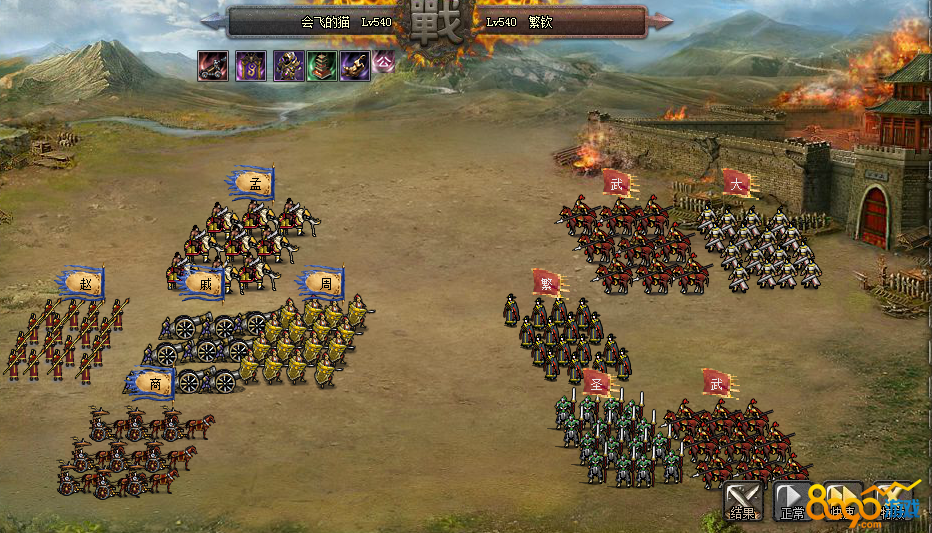Select the siege cart skill icon
932x533 pixels.
tap(212, 66)
